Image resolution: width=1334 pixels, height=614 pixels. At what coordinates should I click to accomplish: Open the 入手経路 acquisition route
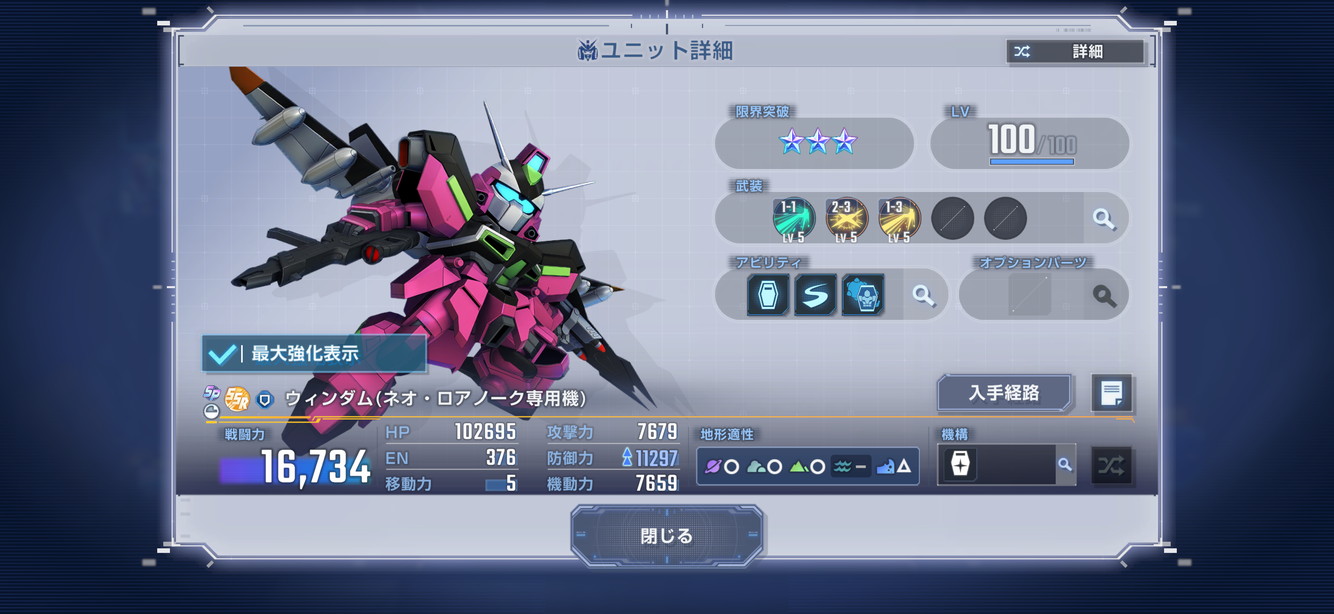click(1004, 393)
